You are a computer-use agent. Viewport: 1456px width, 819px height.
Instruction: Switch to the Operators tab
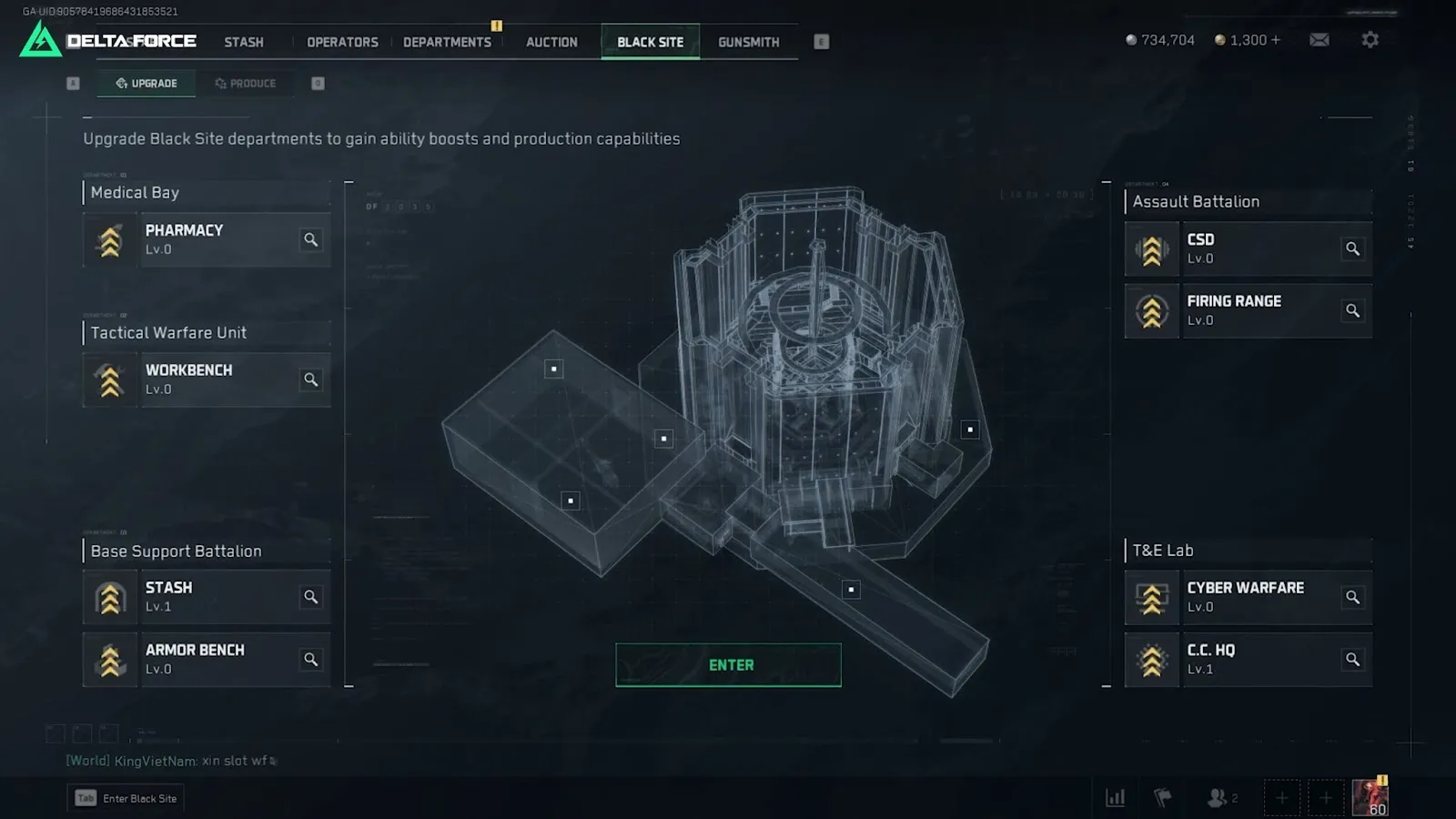[x=342, y=42]
